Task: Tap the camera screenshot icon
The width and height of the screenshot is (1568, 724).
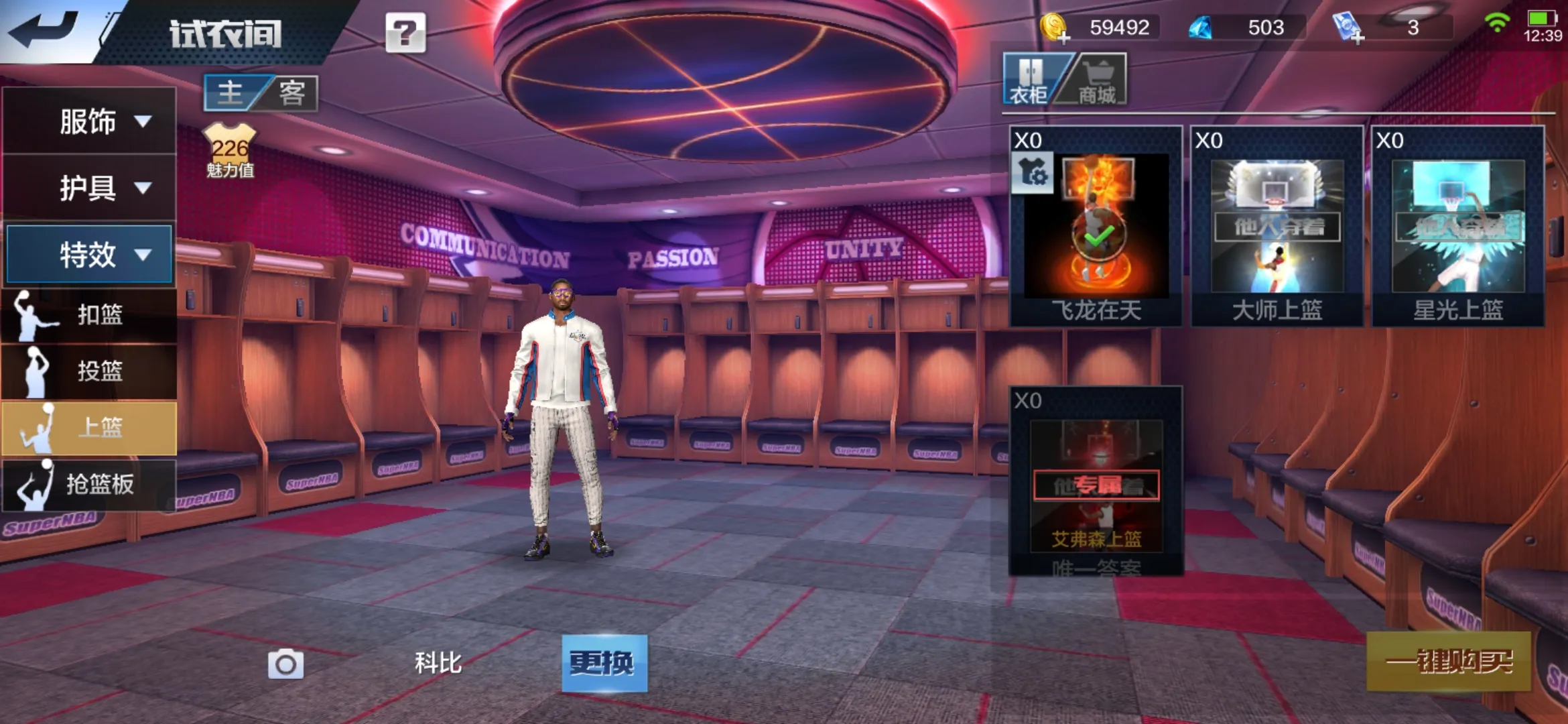Action: pos(285,664)
